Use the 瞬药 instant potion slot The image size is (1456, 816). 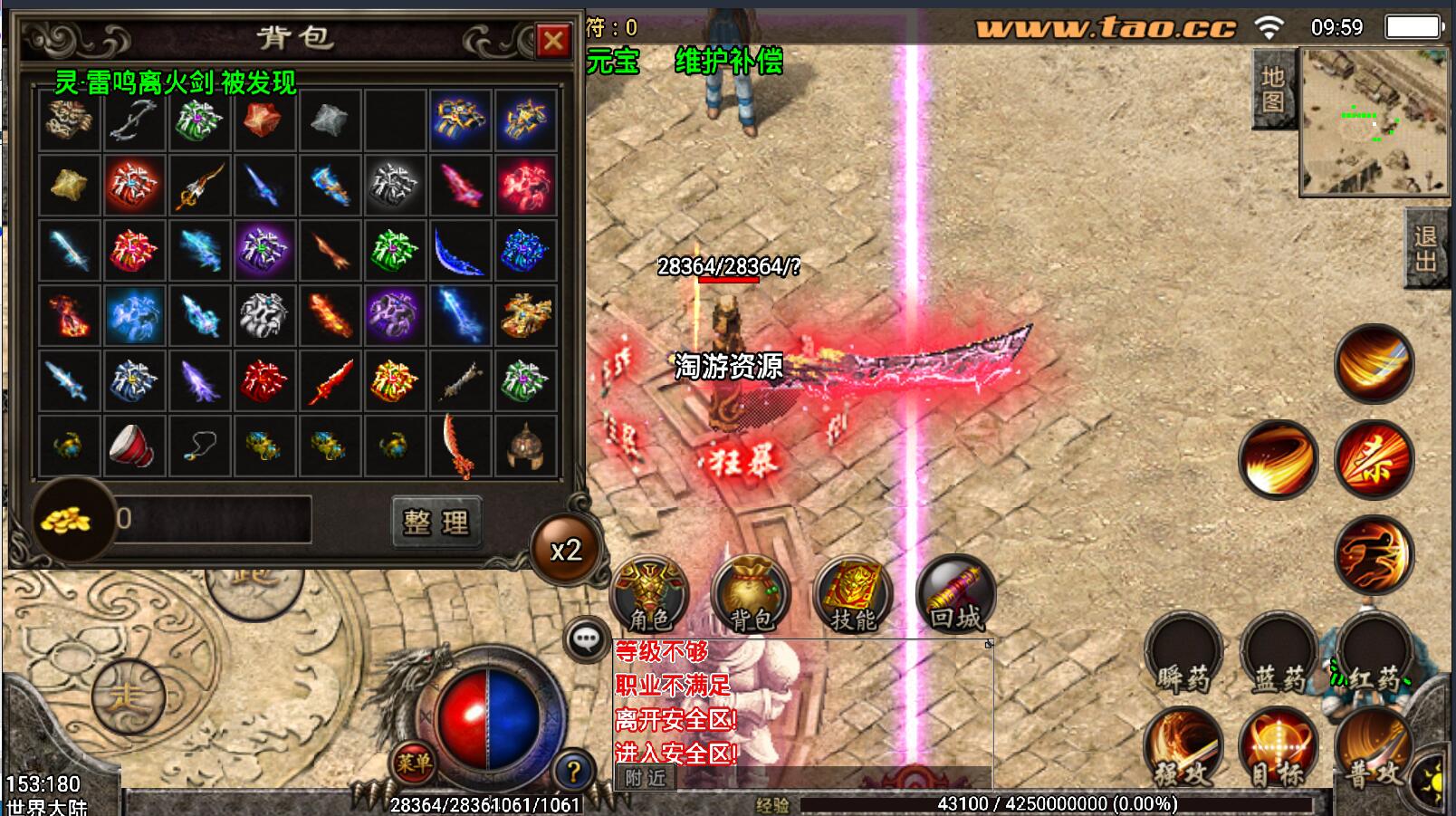1183,654
